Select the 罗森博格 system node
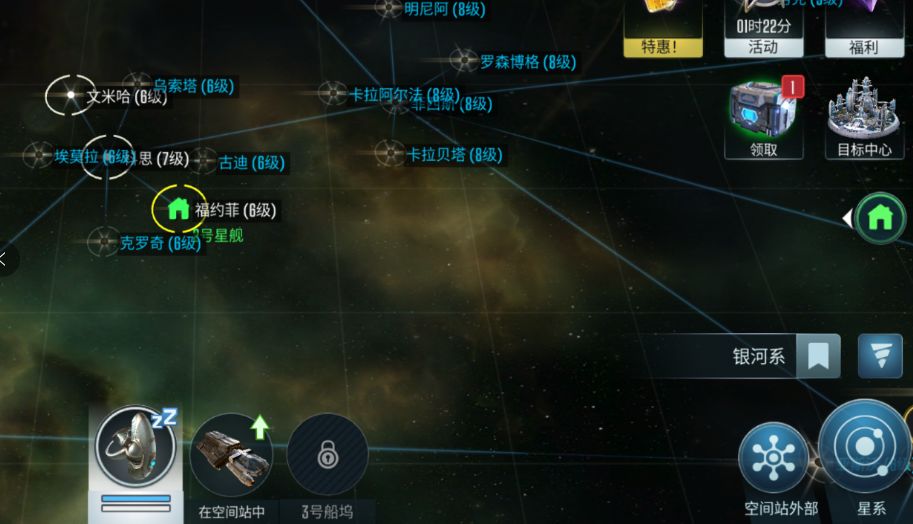 point(463,61)
